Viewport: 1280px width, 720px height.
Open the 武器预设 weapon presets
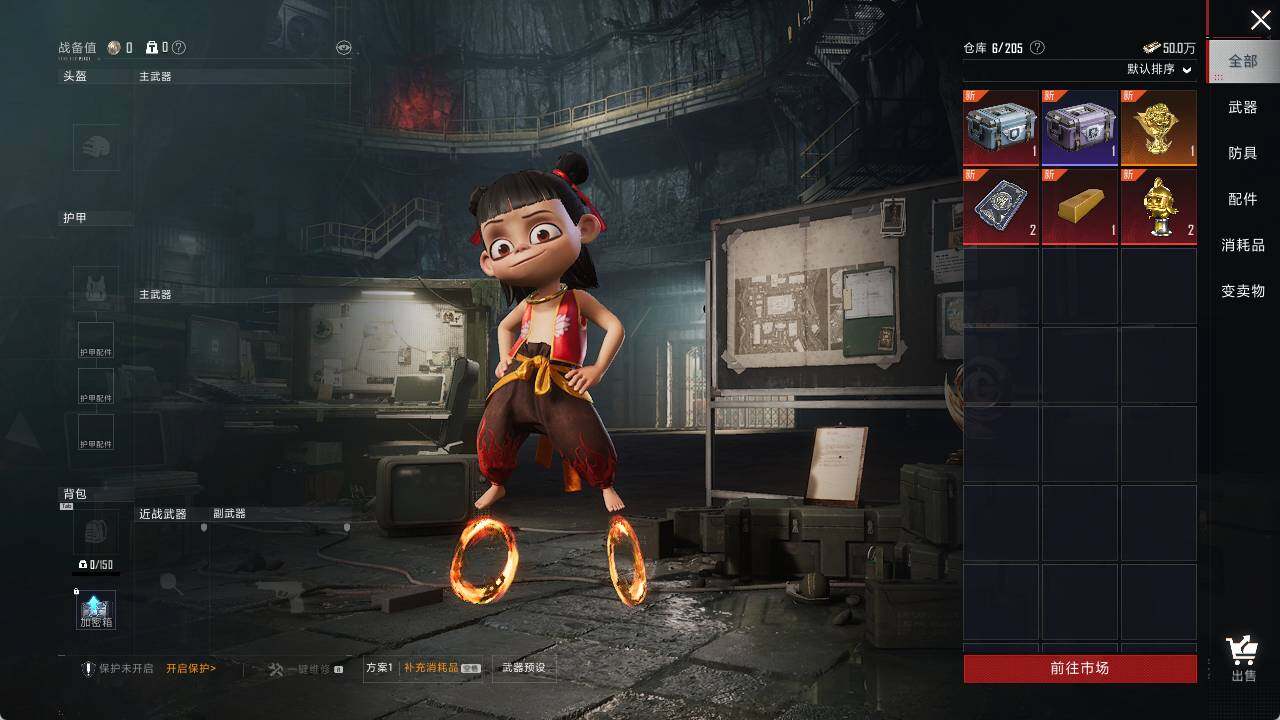[524, 668]
